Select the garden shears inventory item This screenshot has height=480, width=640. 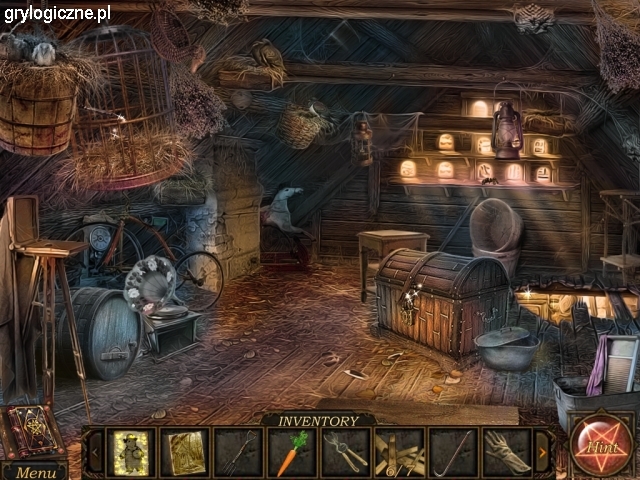(346, 452)
